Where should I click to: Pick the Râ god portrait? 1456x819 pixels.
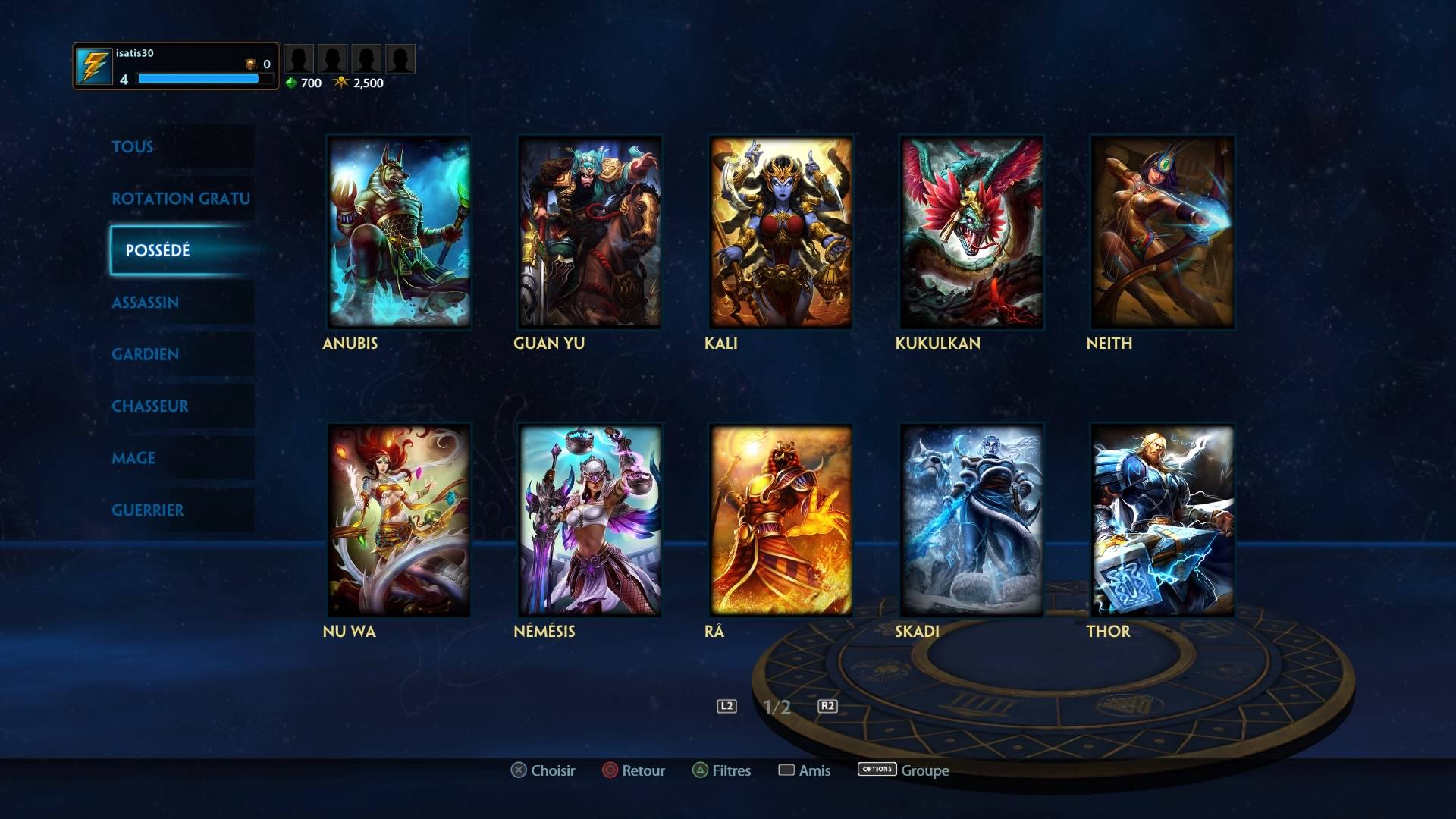[x=780, y=520]
